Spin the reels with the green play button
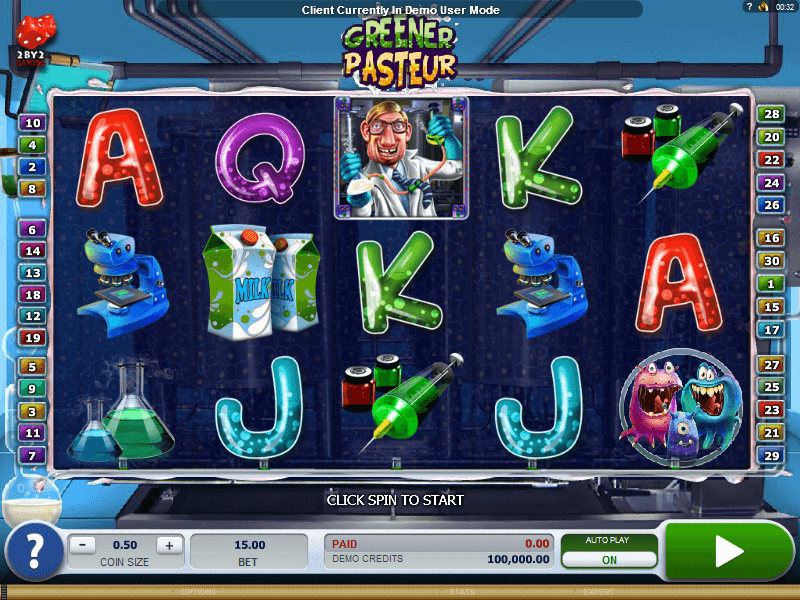The image size is (800, 600). 728,550
